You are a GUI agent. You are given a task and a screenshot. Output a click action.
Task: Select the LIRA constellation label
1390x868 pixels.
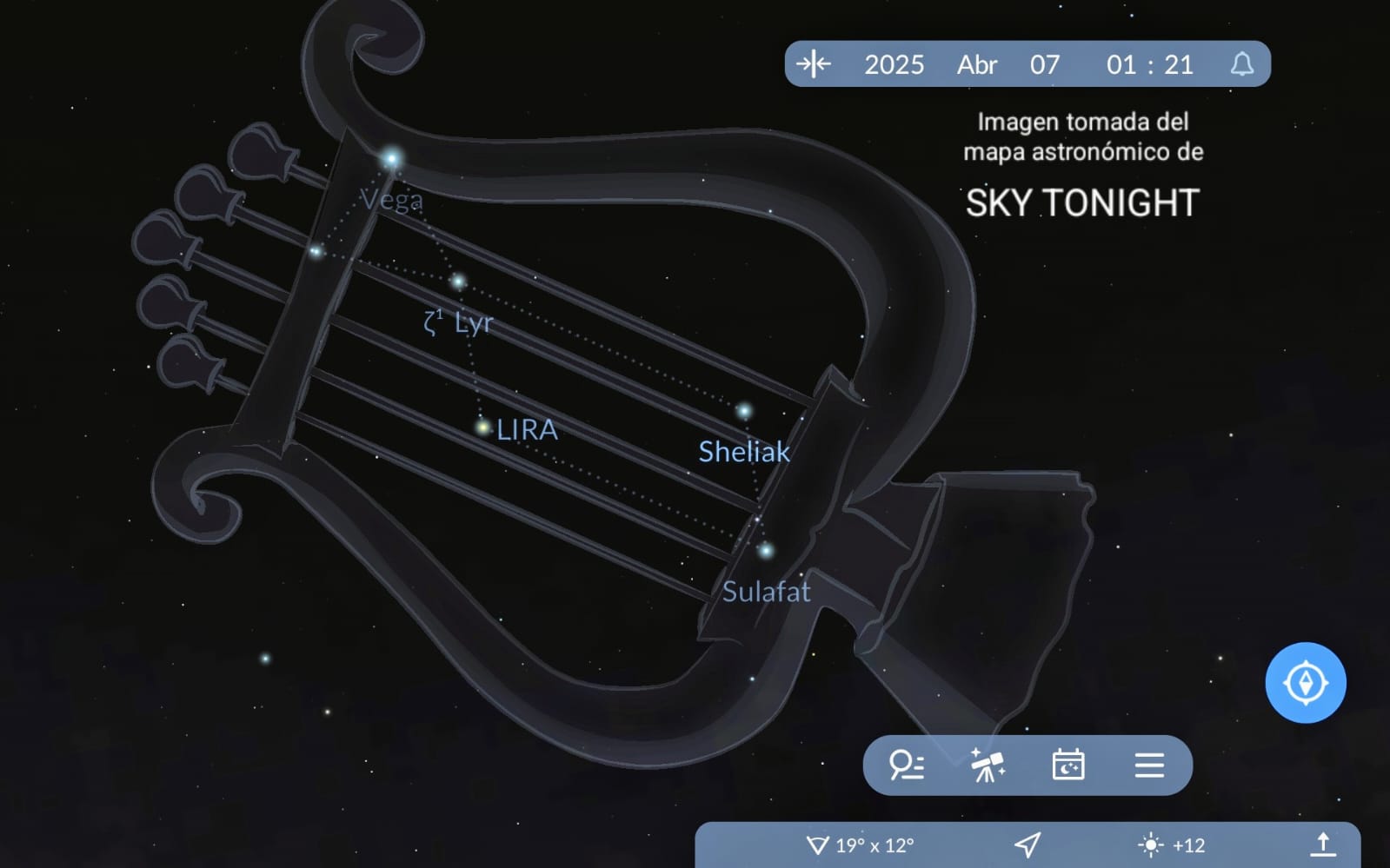point(527,429)
